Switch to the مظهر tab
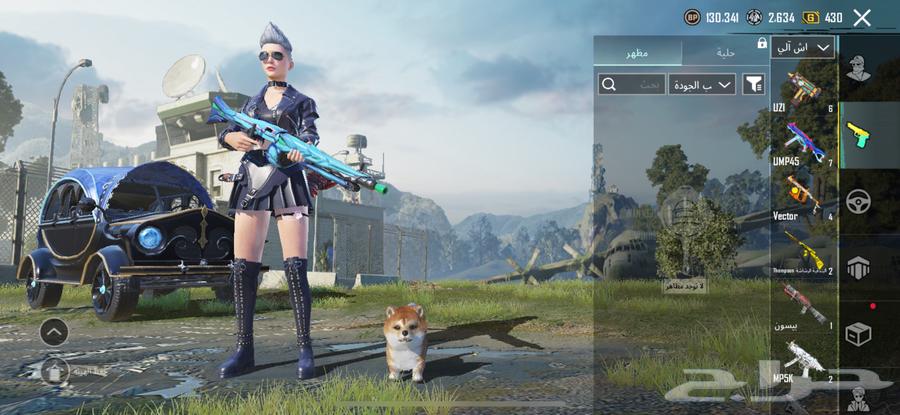The height and width of the screenshot is (415, 900). (x=638, y=52)
